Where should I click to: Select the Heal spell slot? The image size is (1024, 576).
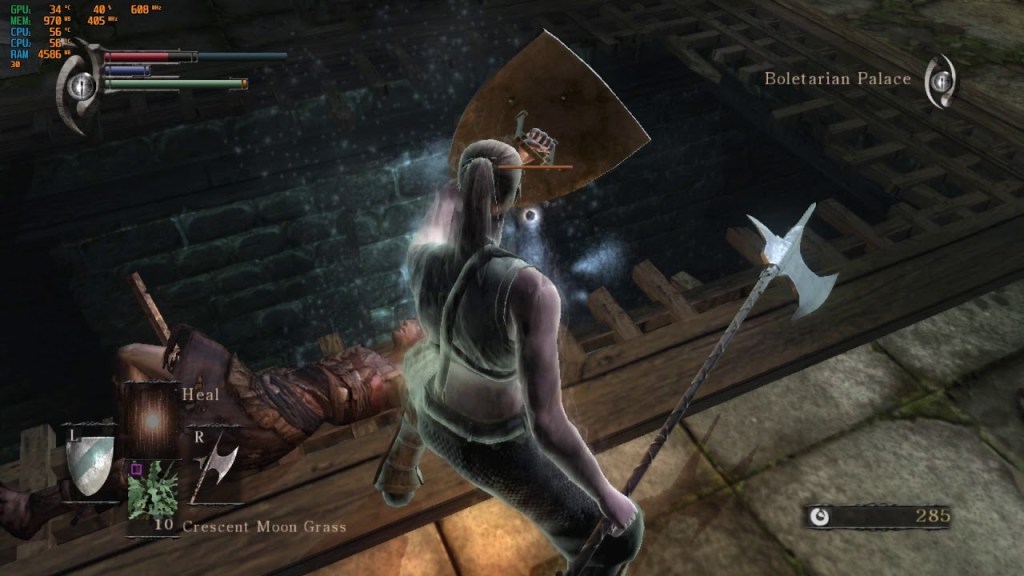151,420
